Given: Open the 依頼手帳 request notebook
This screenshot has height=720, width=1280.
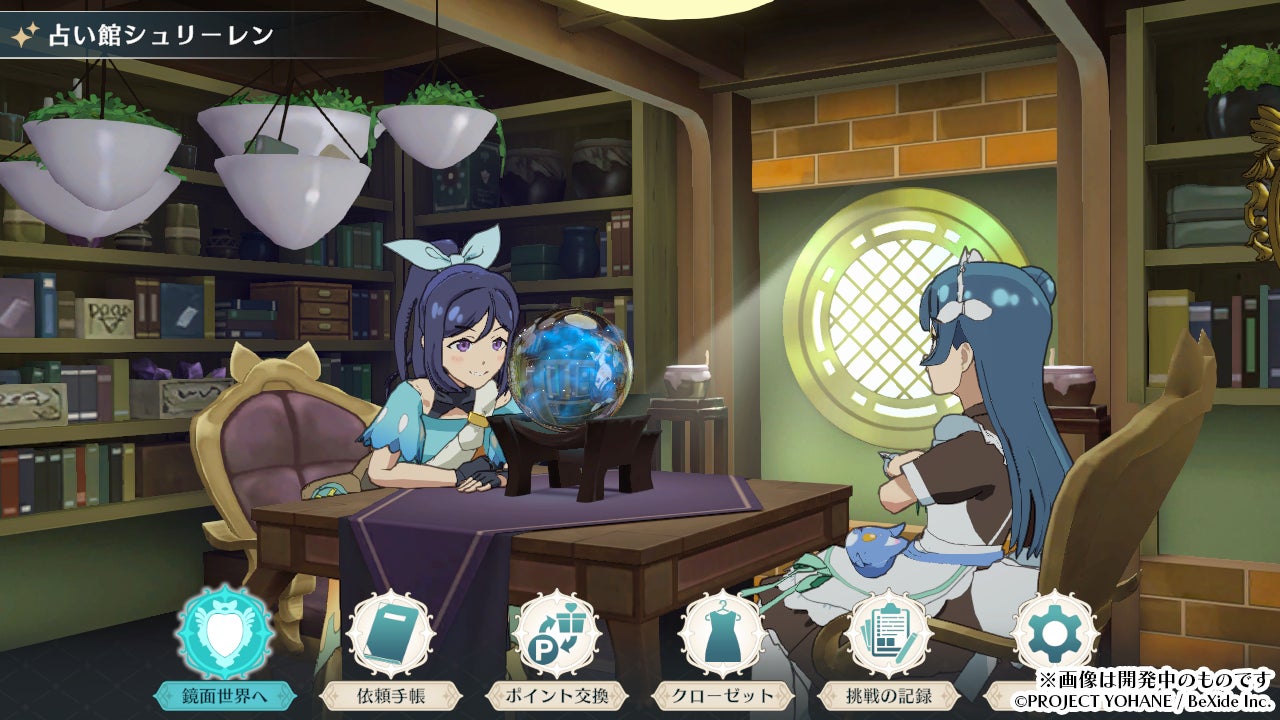Looking at the screenshot, I should coord(390,634).
